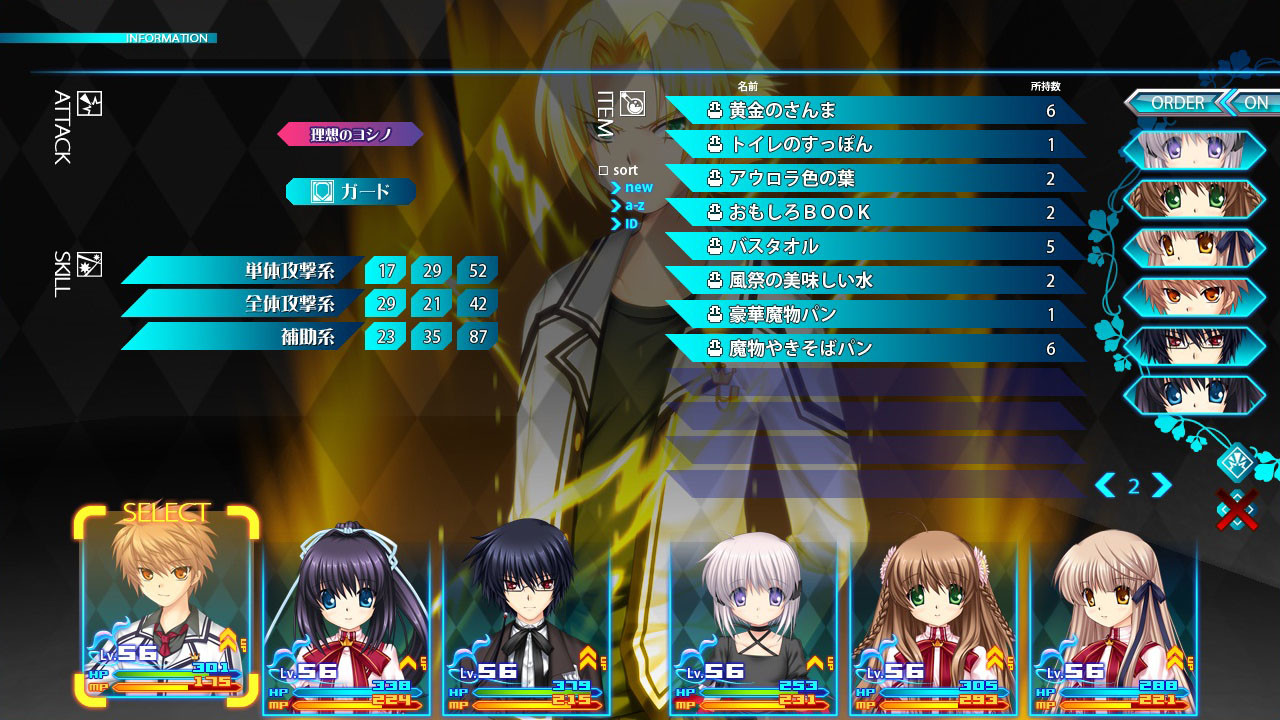Viewport: 1280px width, 720px height.
Task: Click the SKILL section icon
Action: (91, 265)
